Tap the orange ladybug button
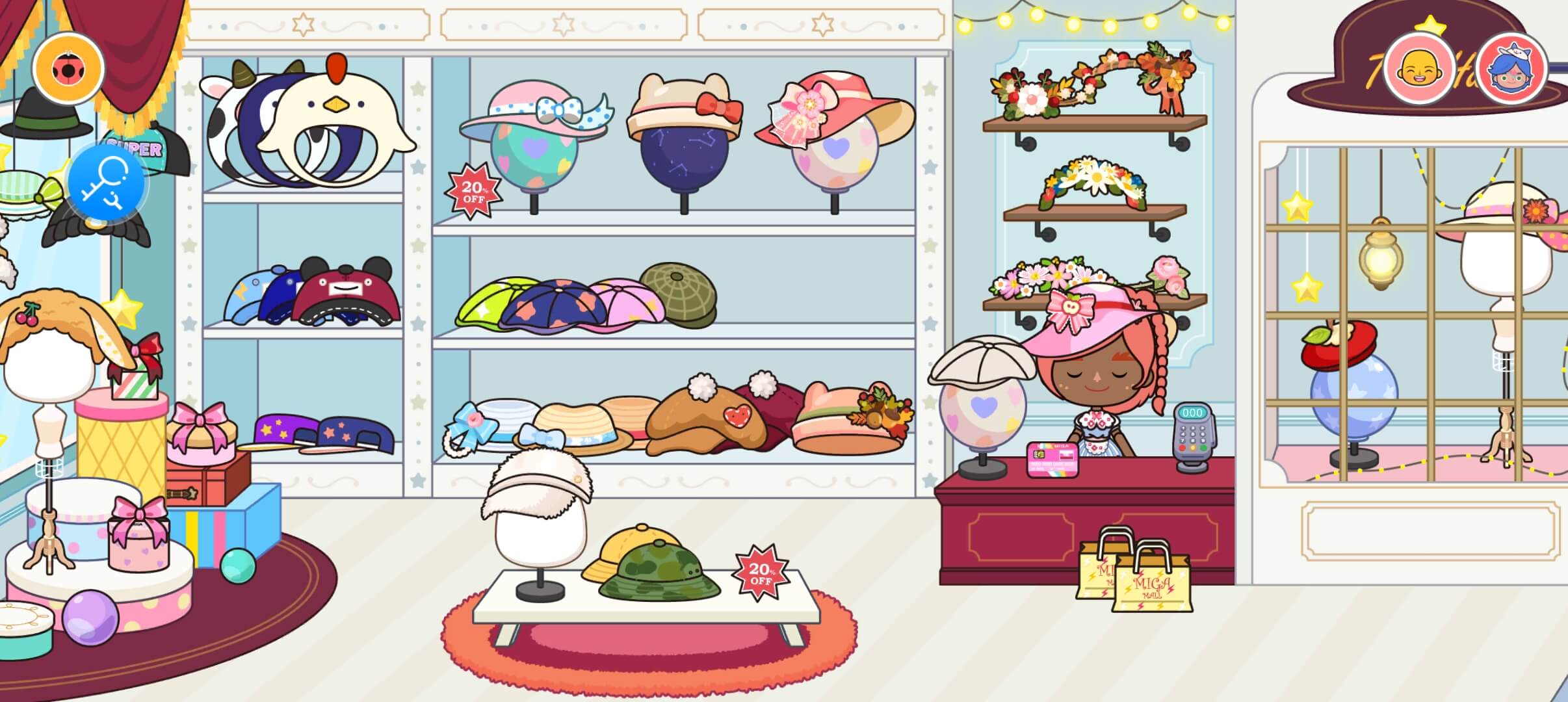The width and height of the screenshot is (1568, 702). tap(68, 68)
